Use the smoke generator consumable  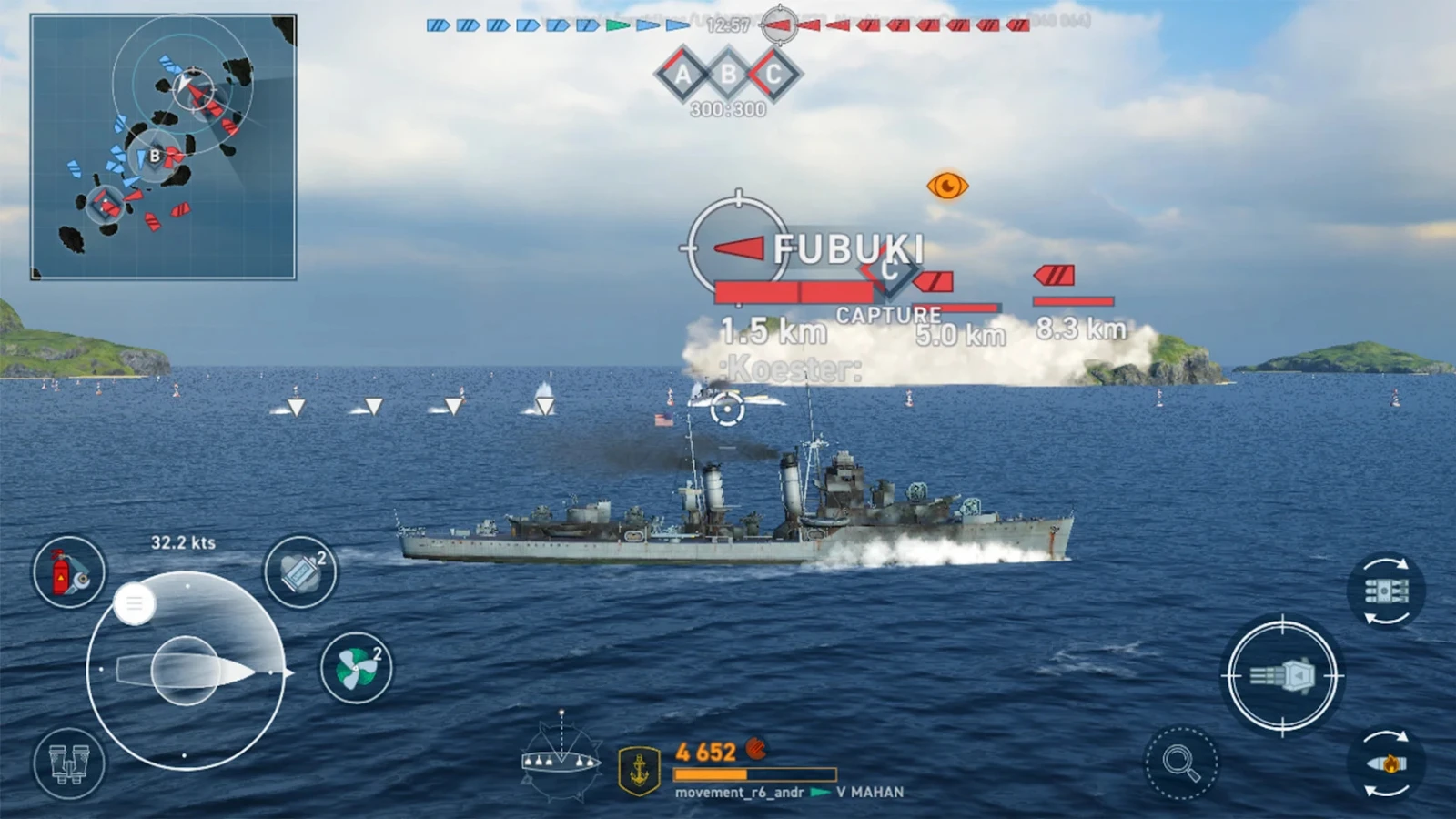coord(300,571)
